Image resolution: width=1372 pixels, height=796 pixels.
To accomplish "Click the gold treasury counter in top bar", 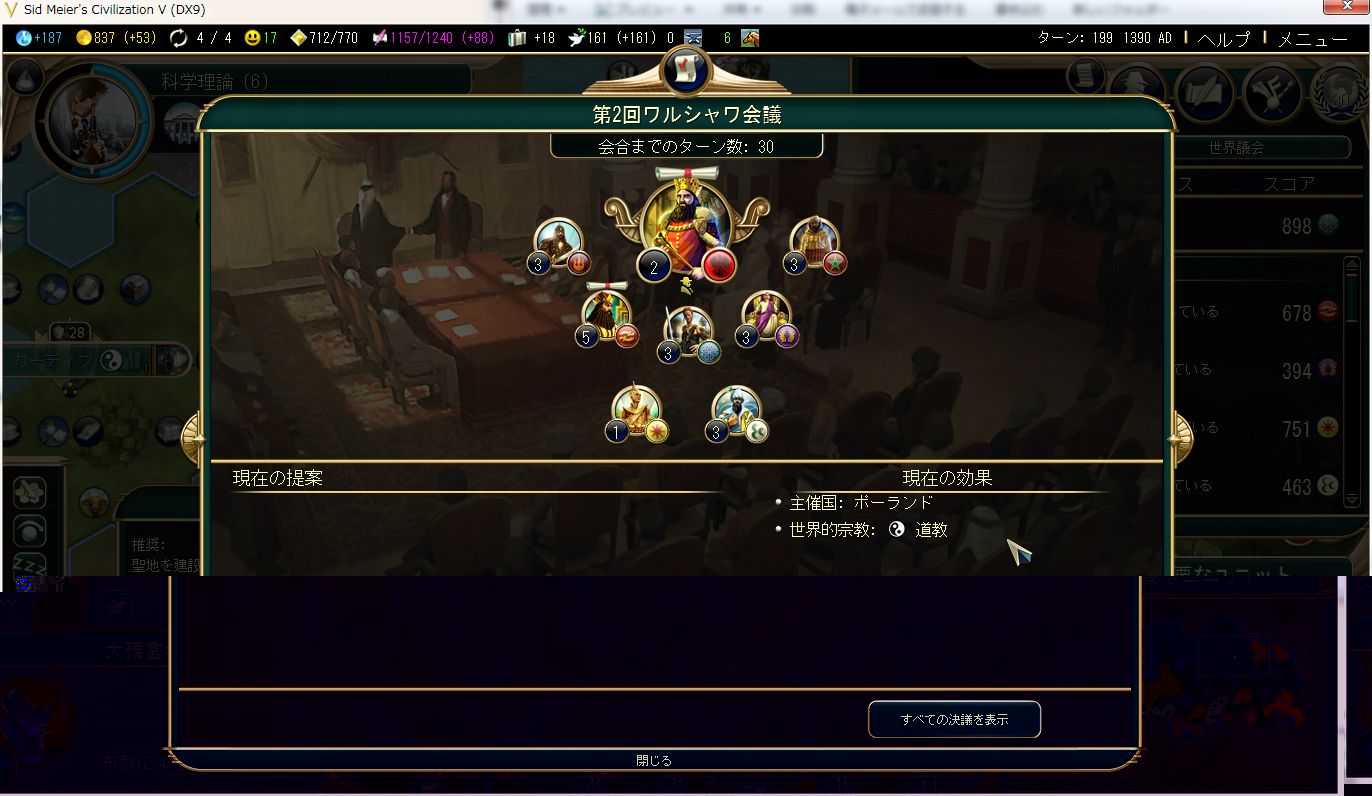I will pos(115,38).
